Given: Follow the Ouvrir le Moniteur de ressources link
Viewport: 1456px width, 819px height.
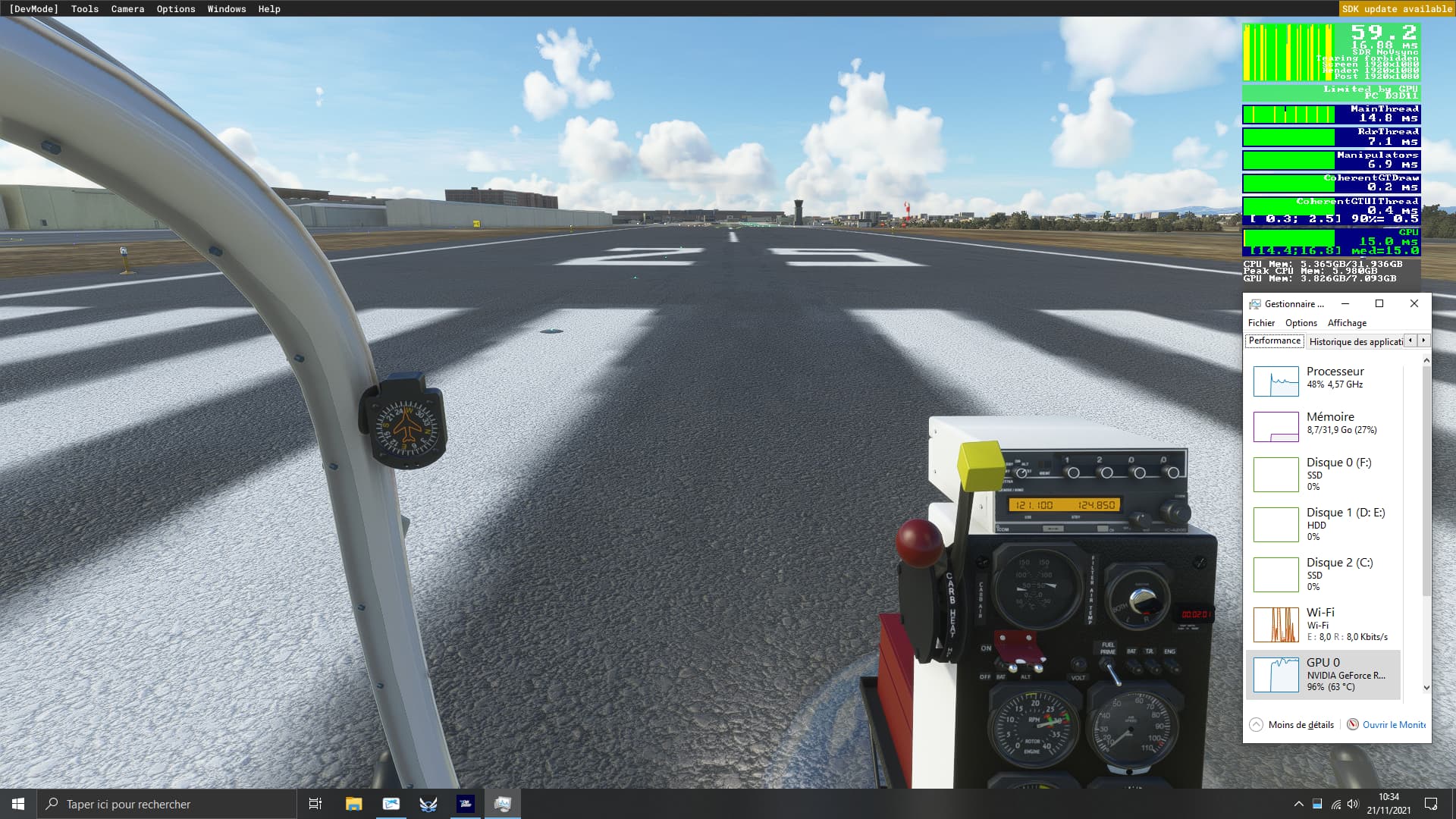Looking at the screenshot, I should pyautogui.click(x=1393, y=724).
